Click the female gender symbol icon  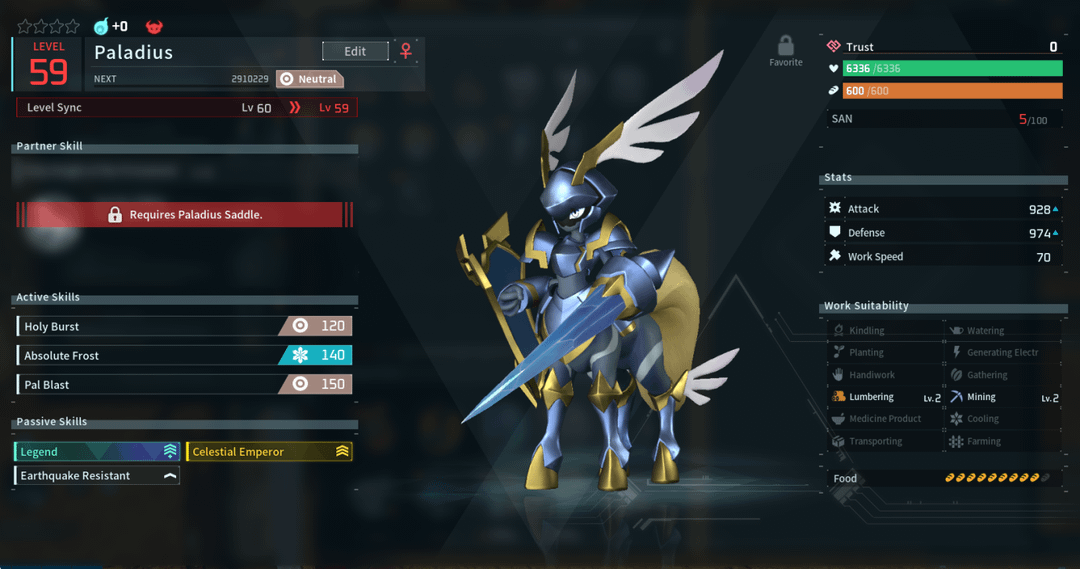[x=406, y=51]
